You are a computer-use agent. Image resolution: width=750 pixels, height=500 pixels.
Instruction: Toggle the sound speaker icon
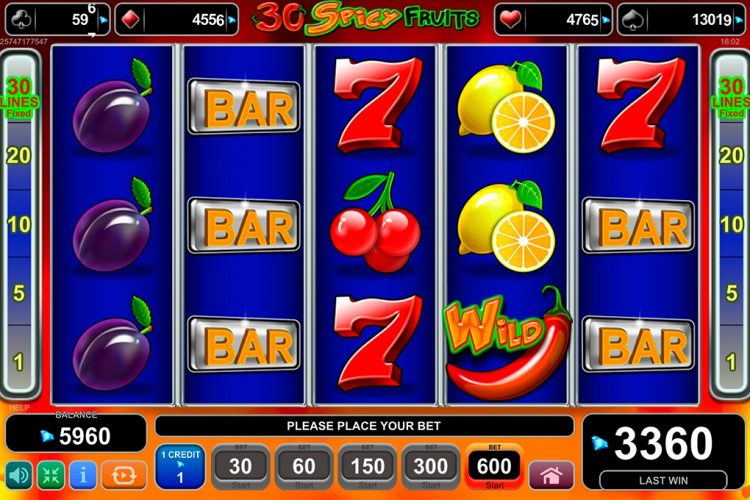click(18, 474)
